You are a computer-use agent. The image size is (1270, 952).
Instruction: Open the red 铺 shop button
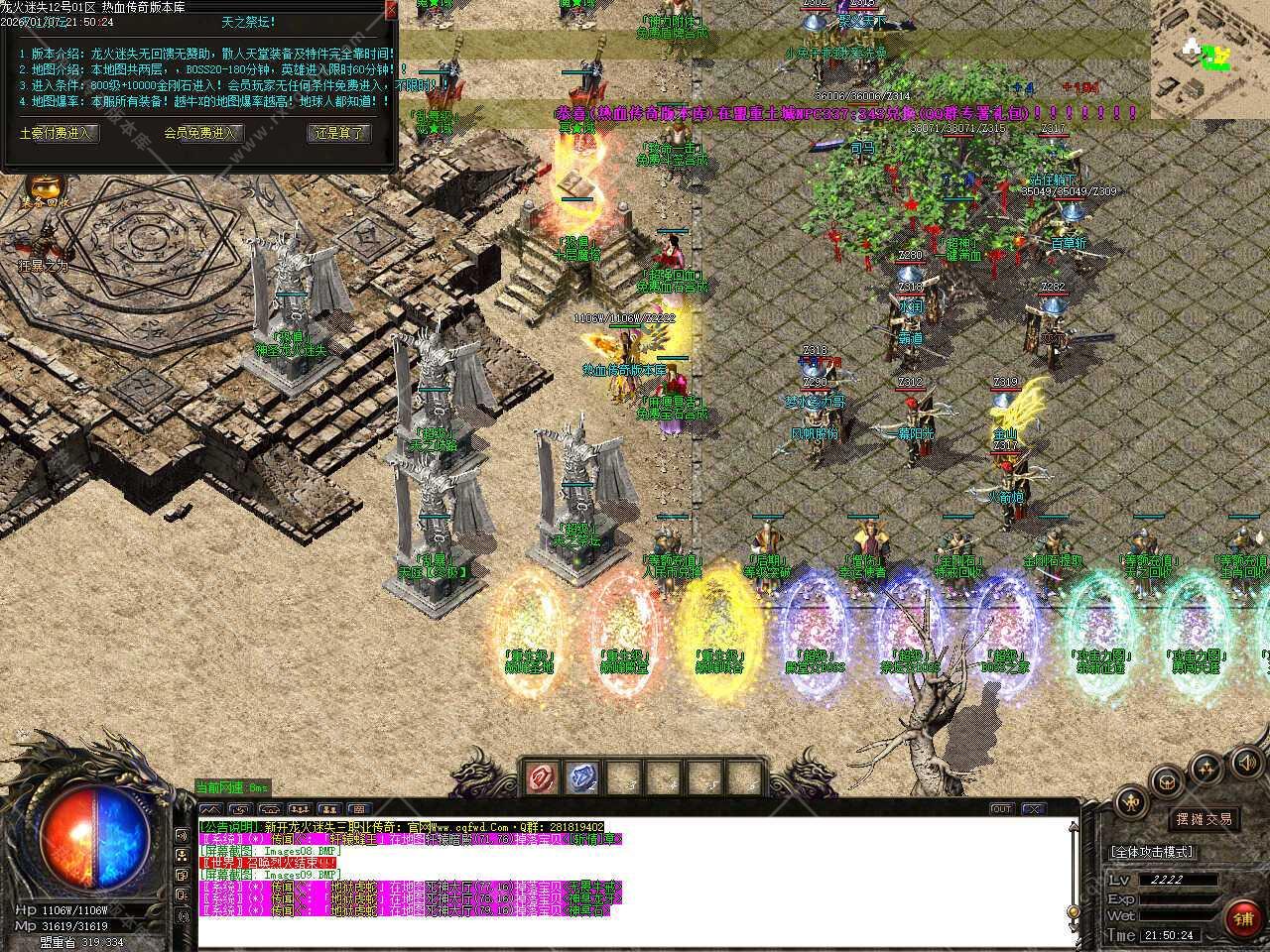click(x=1242, y=919)
